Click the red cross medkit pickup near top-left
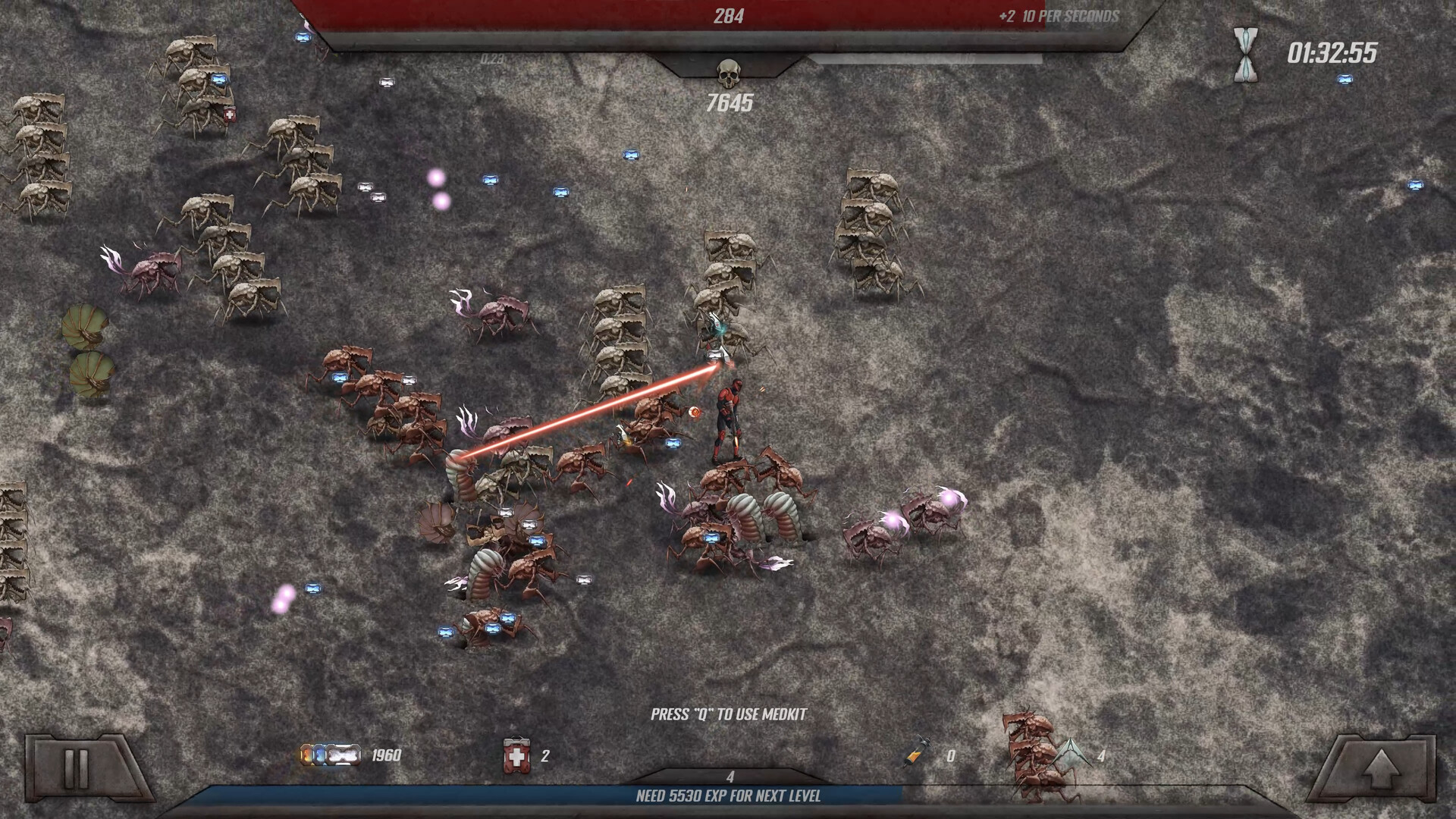This screenshot has width=1456, height=819. pyautogui.click(x=228, y=115)
